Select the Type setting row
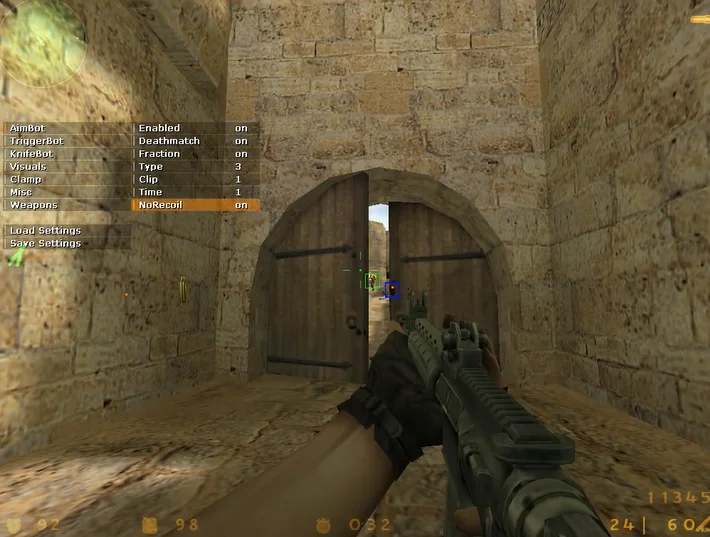The image size is (710, 537). click(x=195, y=167)
